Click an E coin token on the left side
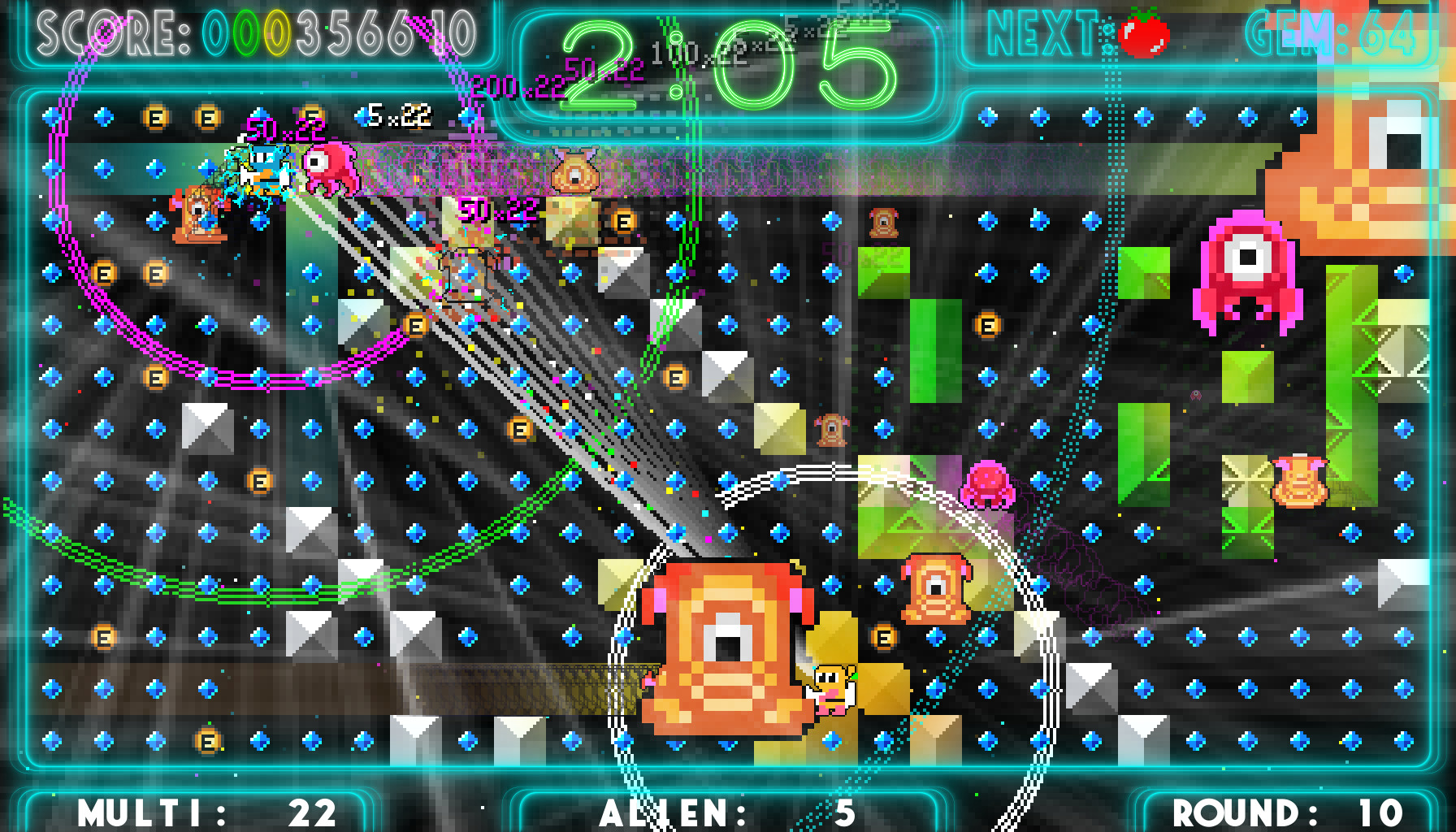1456x832 pixels. 104,272
